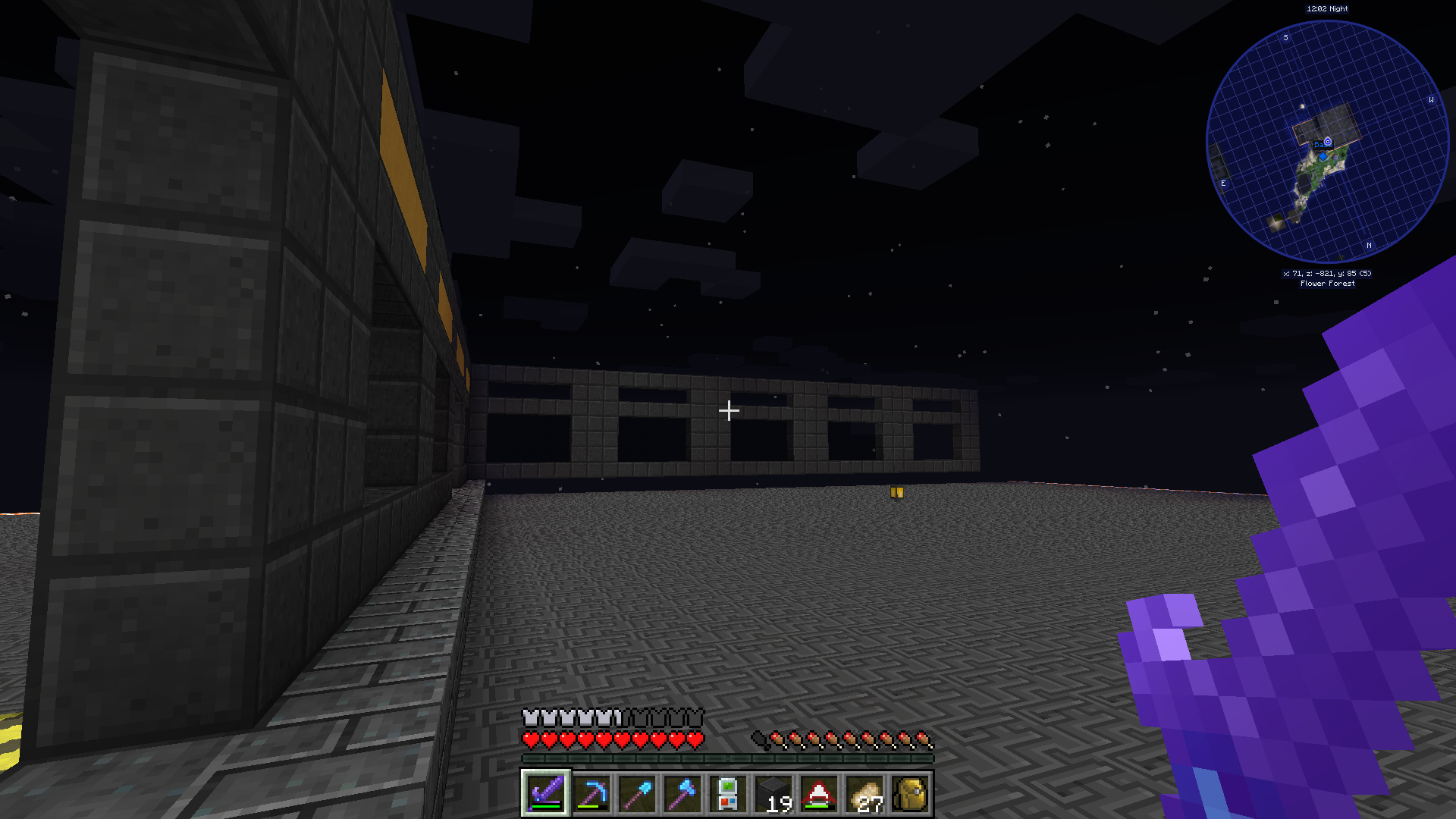1456x819 pixels.
Task: Select the white machine block slot
Action: [728, 793]
